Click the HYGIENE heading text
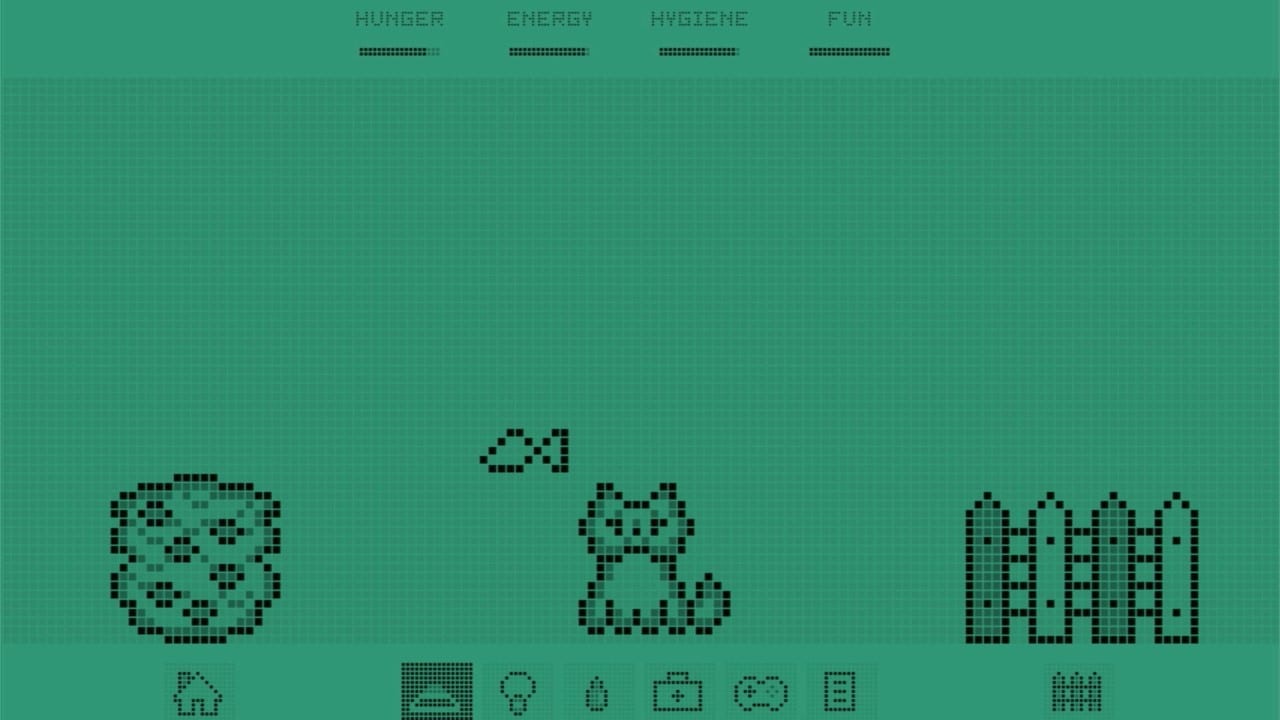 699,18
